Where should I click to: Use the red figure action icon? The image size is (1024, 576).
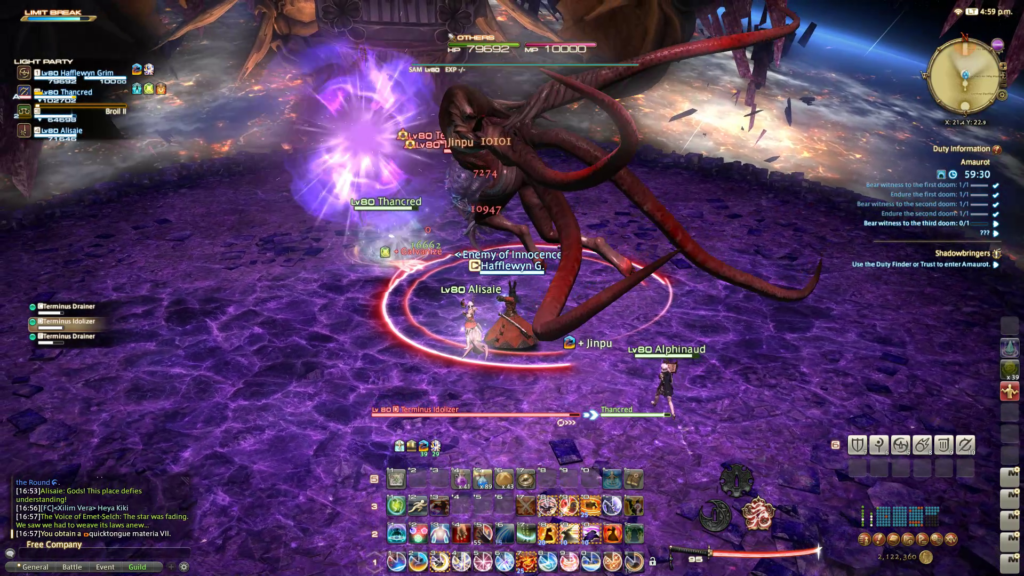(1010, 390)
